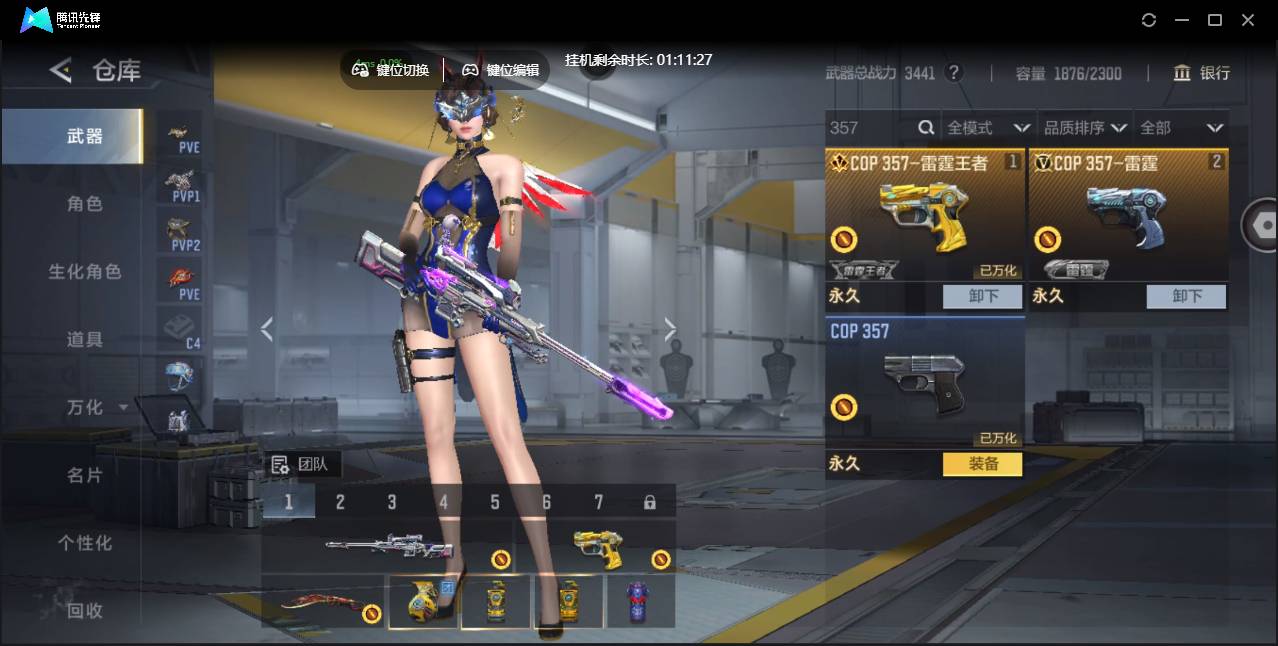Open the 键位编辑 key editor
Screen dimensions: 1278x646
[501, 70]
